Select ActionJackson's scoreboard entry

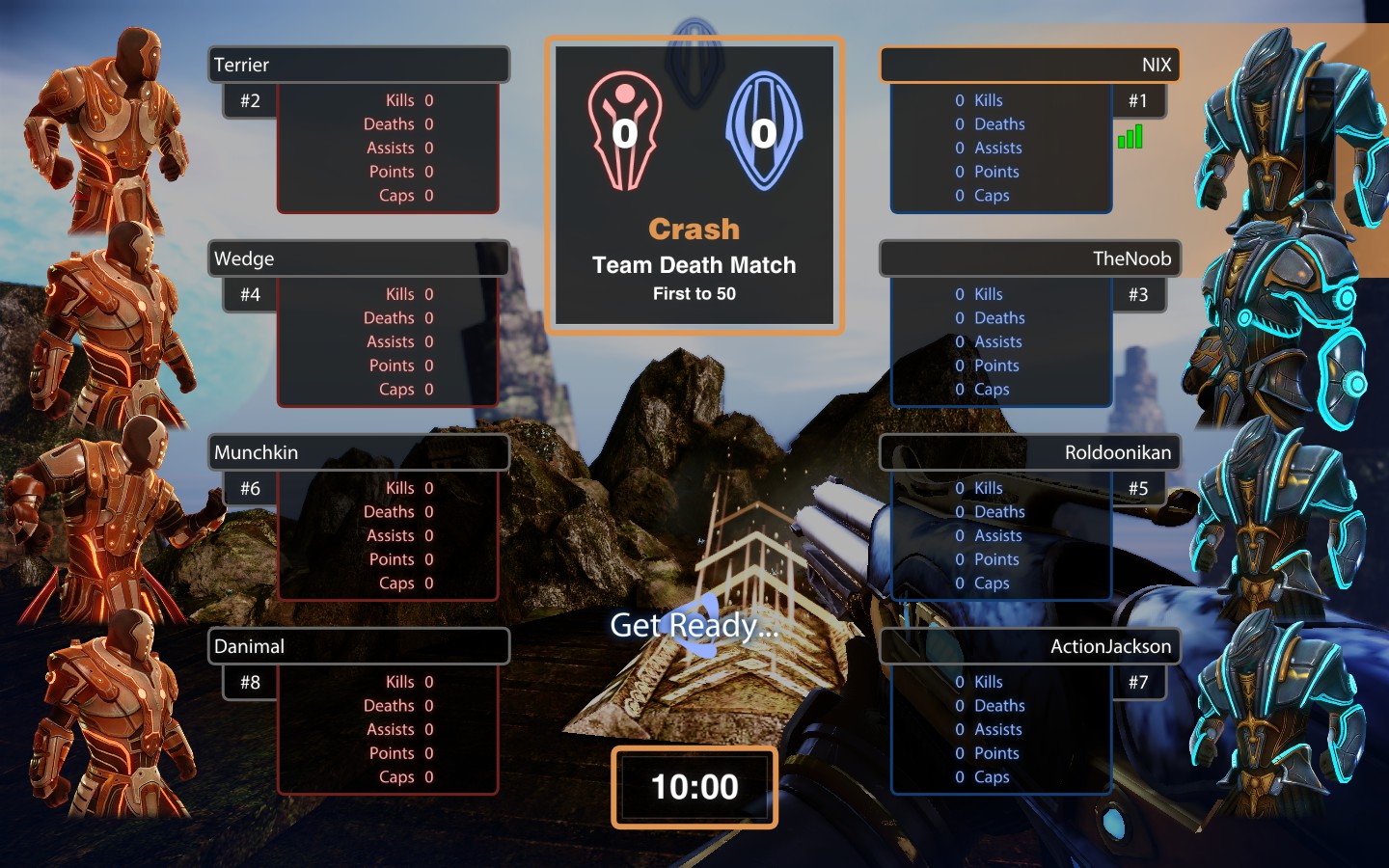(1029, 646)
